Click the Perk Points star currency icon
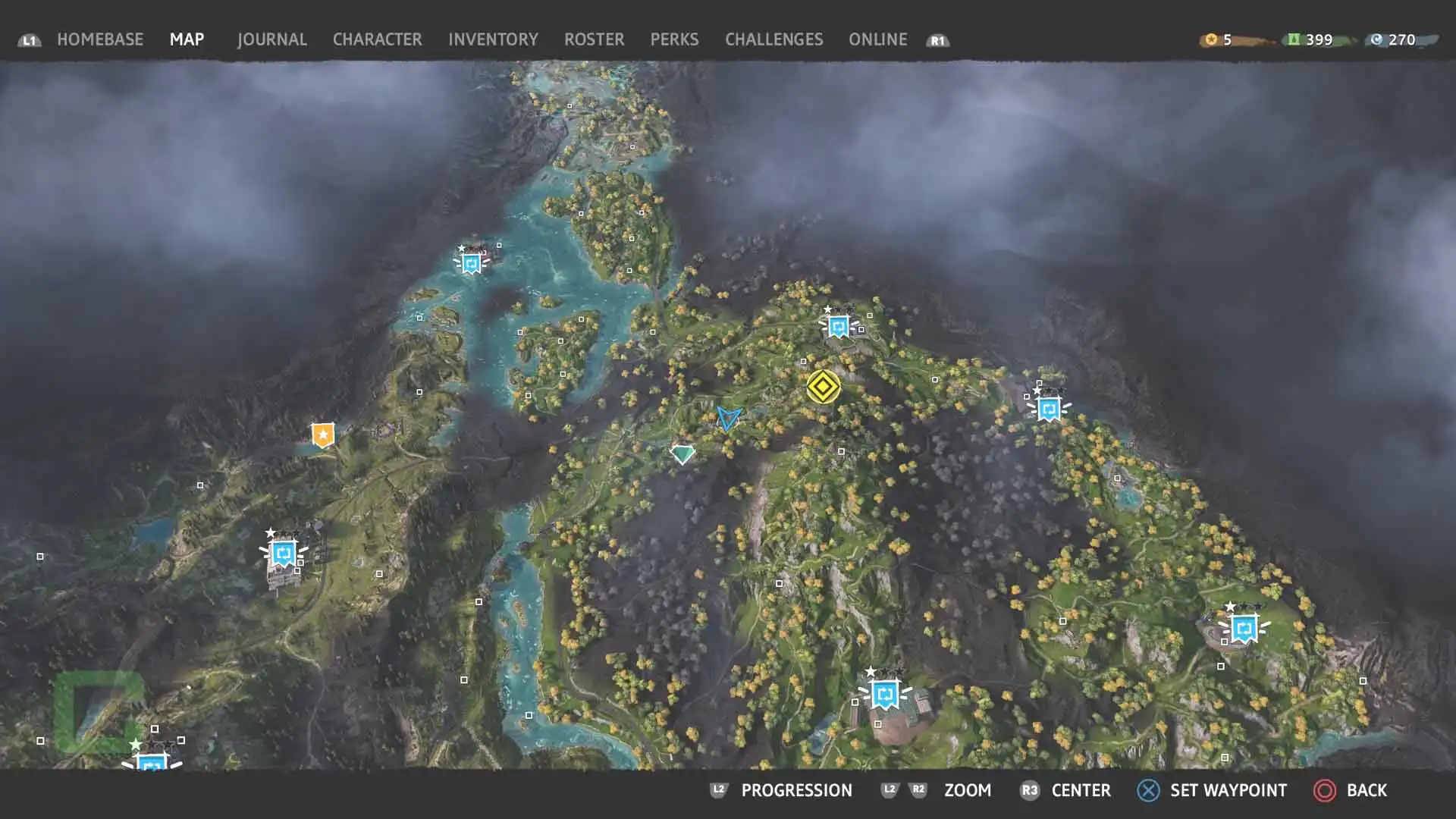 pos(1211,39)
